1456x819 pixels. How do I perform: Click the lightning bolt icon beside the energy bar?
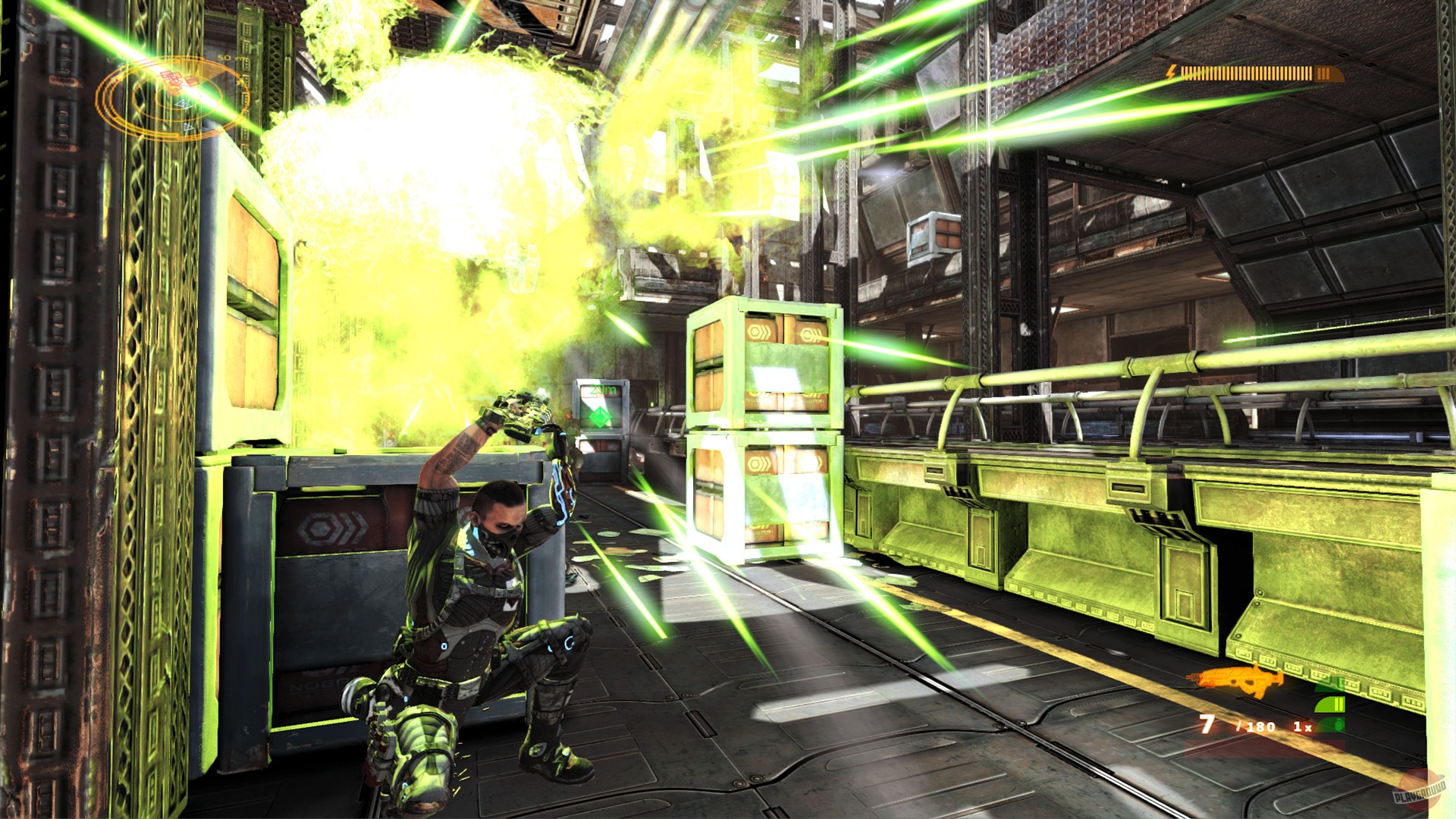tap(1172, 74)
